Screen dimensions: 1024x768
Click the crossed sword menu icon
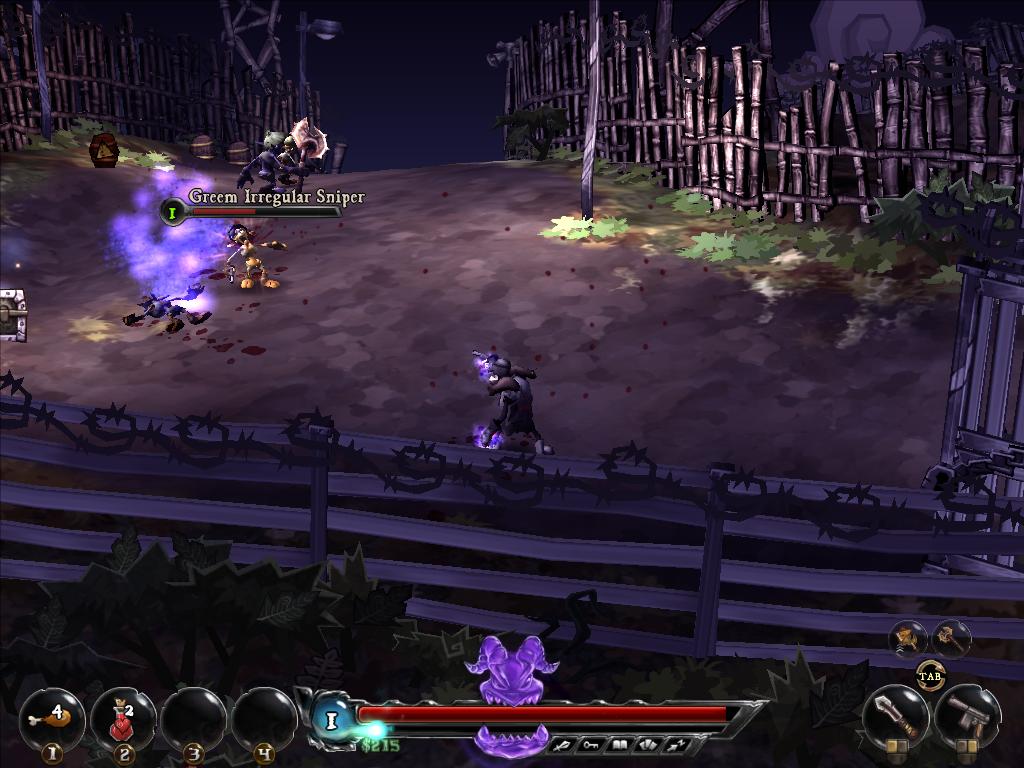click(x=566, y=744)
